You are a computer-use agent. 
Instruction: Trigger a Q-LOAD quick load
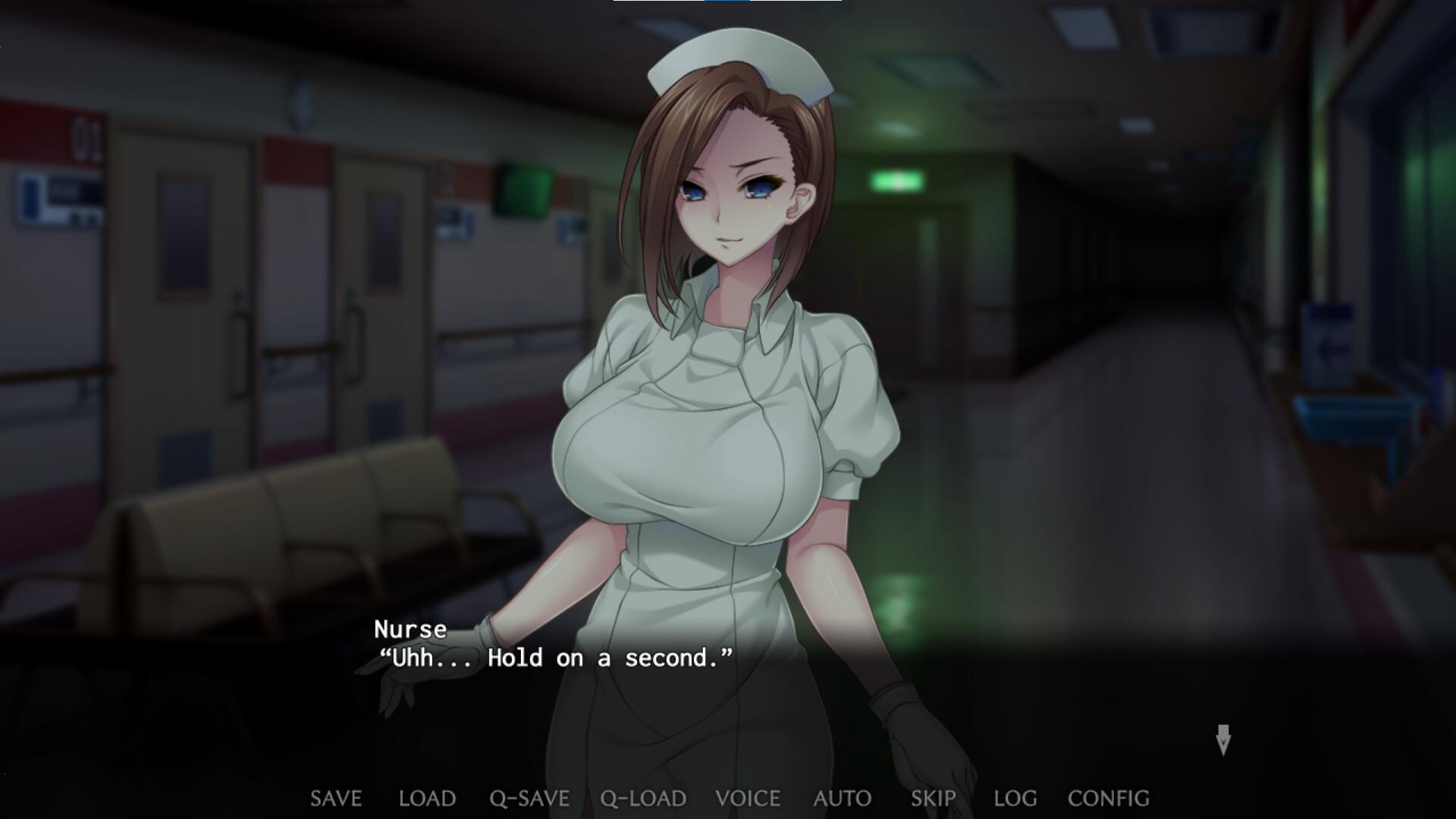tap(642, 798)
